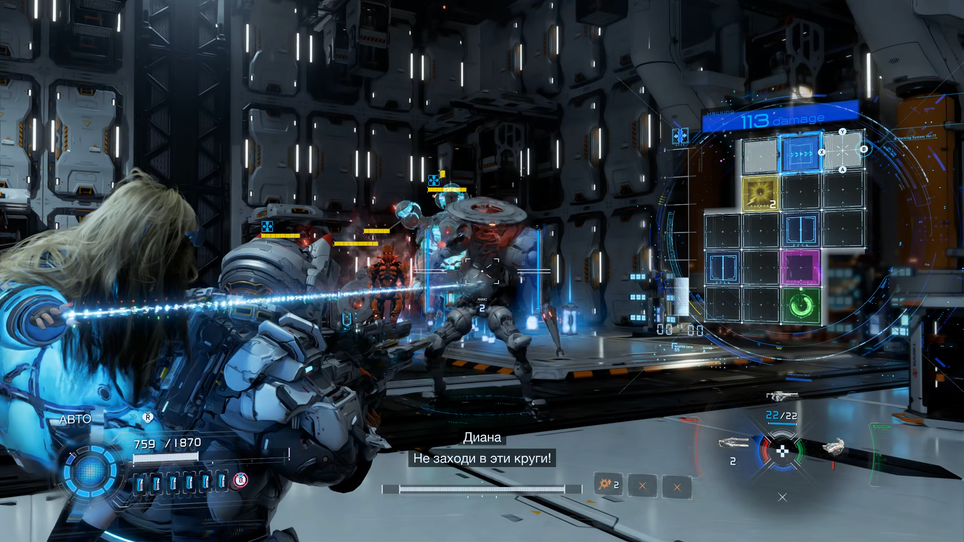Viewport: 964px width, 542px height.
Task: Select the green power-symbol hacking tile
Action: tap(800, 305)
